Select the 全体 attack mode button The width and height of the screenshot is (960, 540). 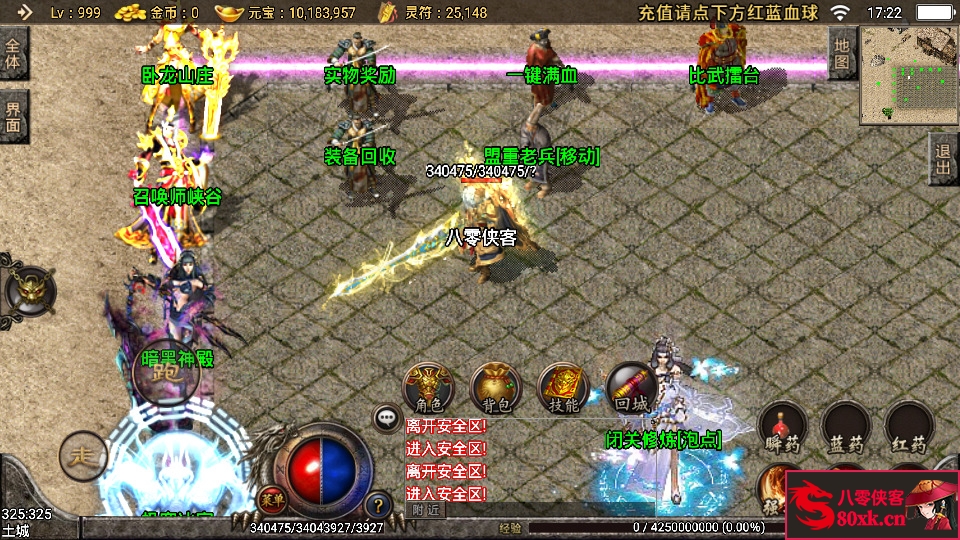pyautogui.click(x=14, y=55)
